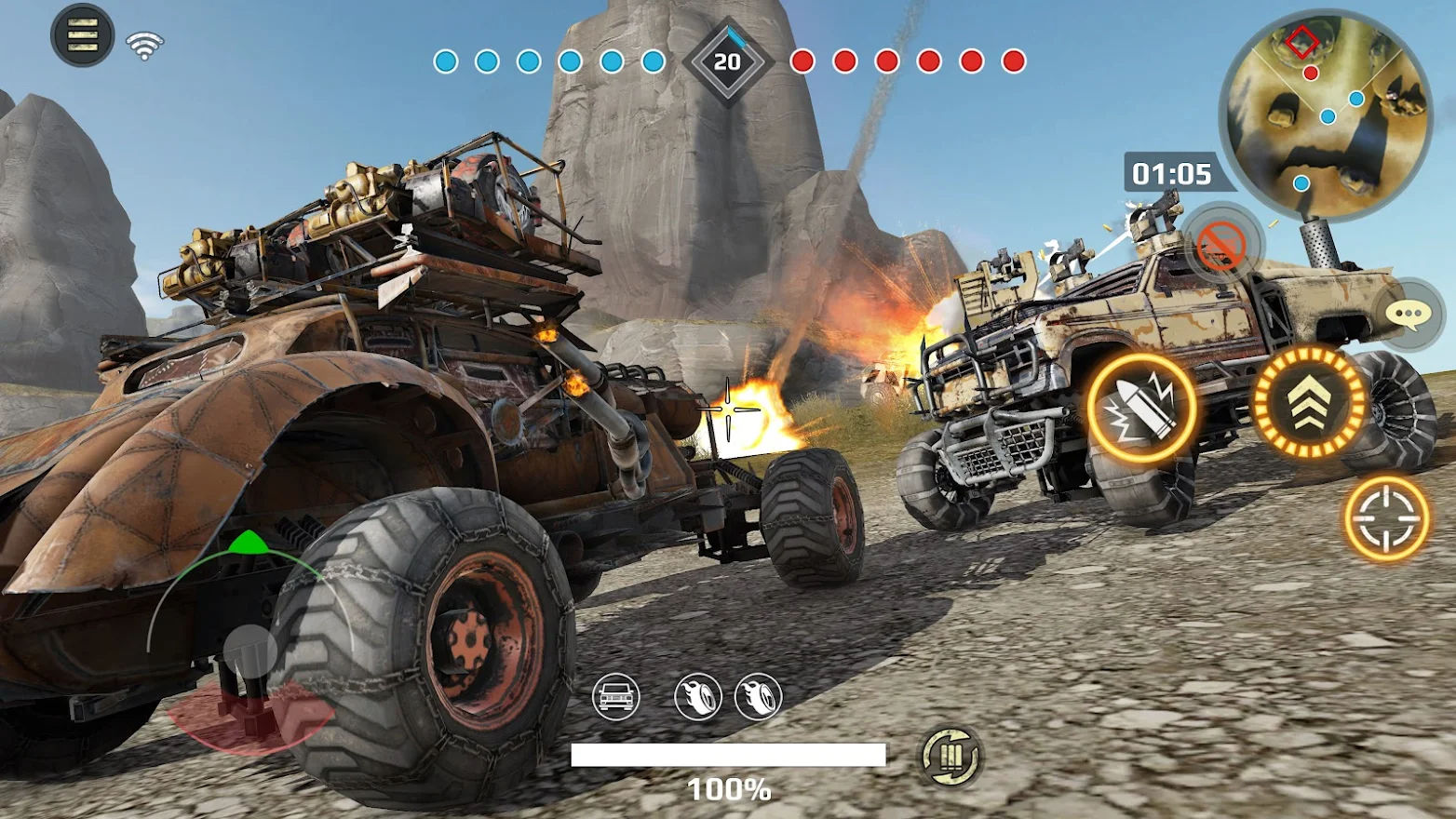Tap the virtual driving joystick
This screenshot has height=819, width=1456.
click(249, 650)
